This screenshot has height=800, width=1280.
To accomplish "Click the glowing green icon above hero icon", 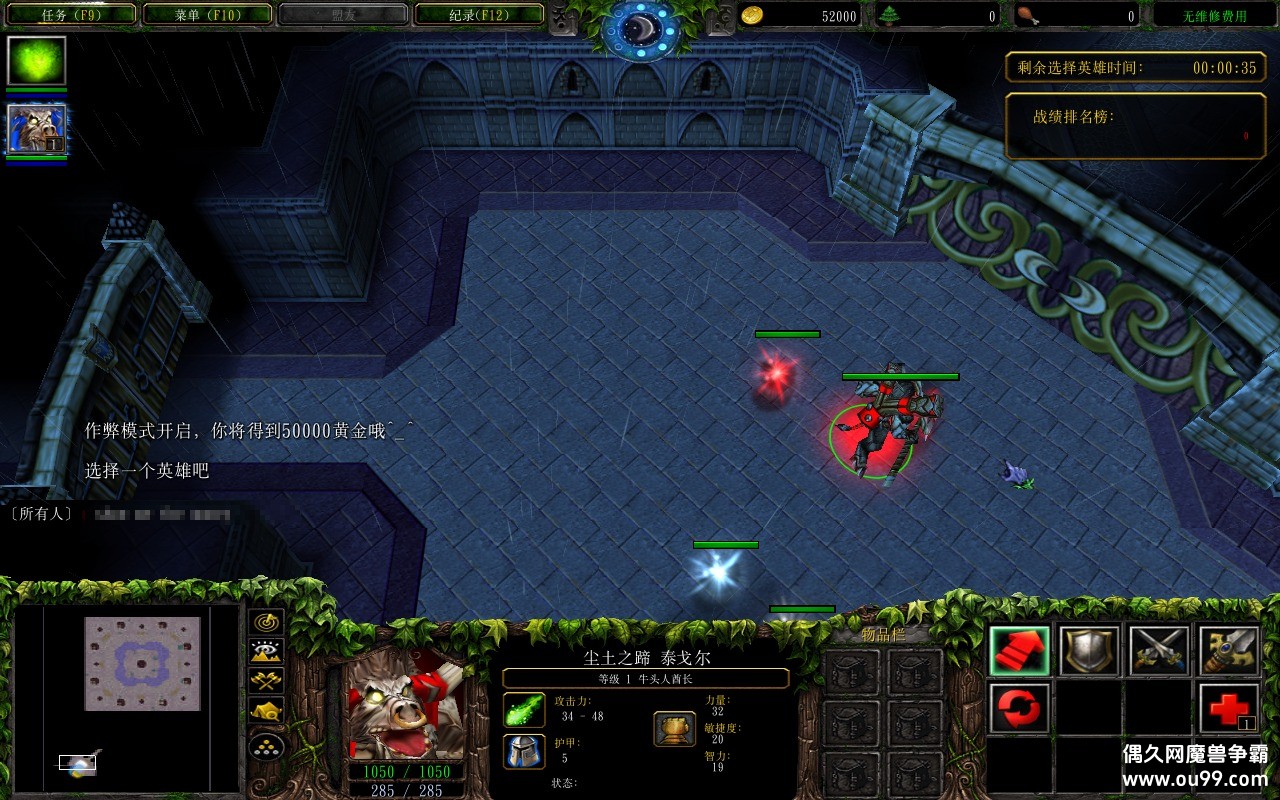I will pyautogui.click(x=37, y=61).
